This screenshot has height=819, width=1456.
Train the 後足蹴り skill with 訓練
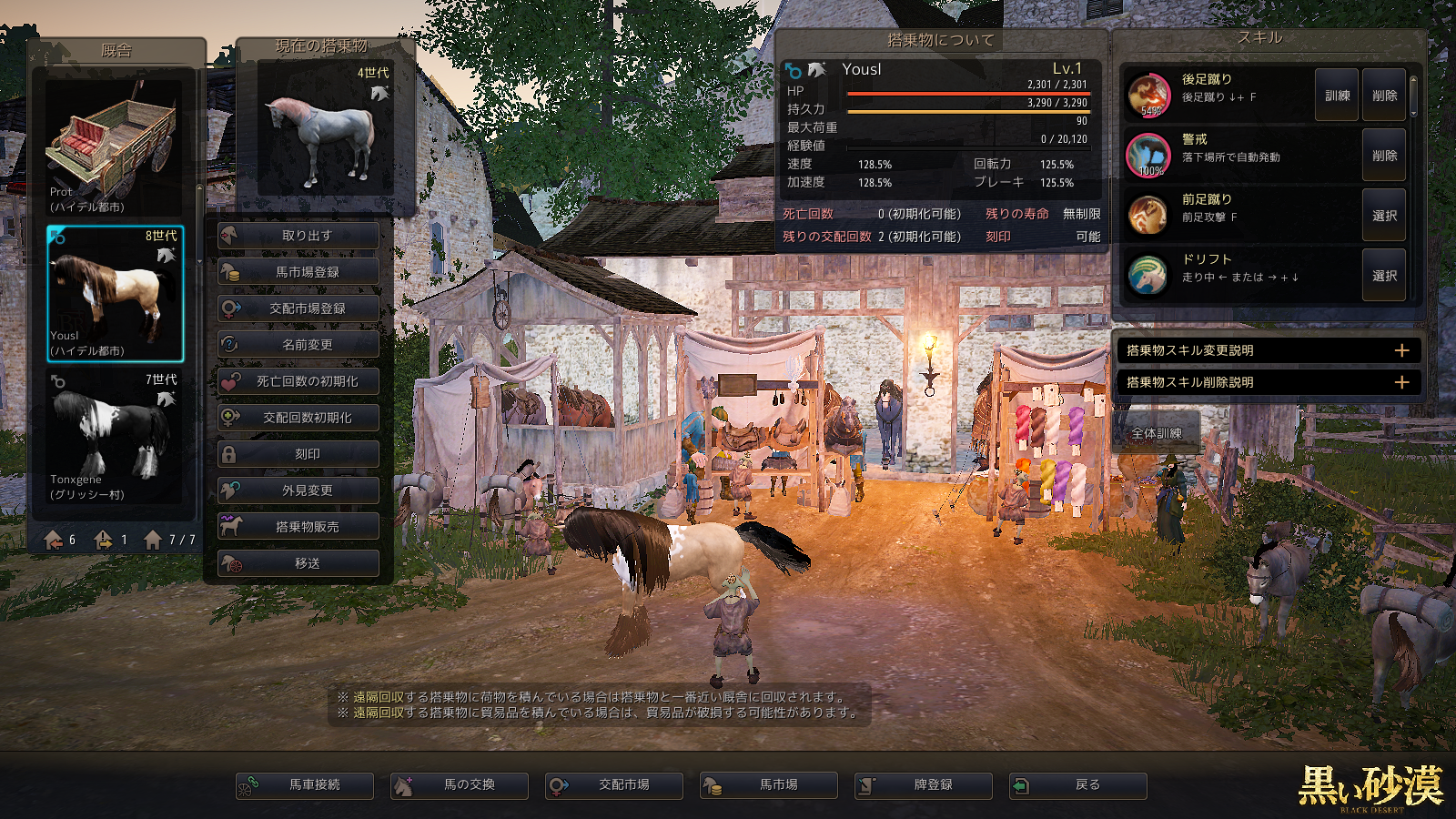(x=1337, y=96)
